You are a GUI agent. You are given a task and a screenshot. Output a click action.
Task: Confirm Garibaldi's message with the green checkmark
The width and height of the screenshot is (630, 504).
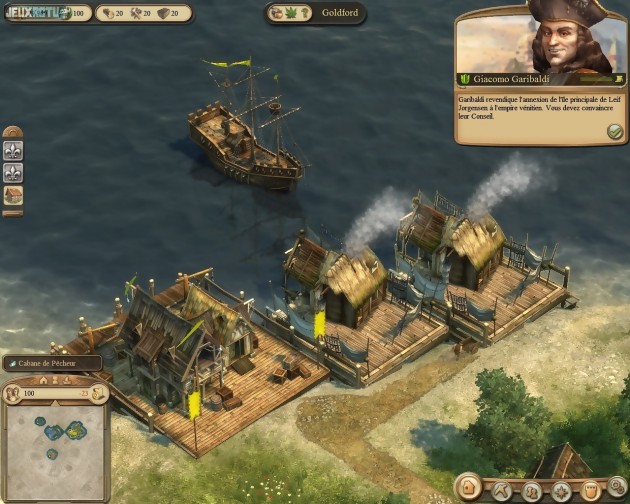coord(614,131)
